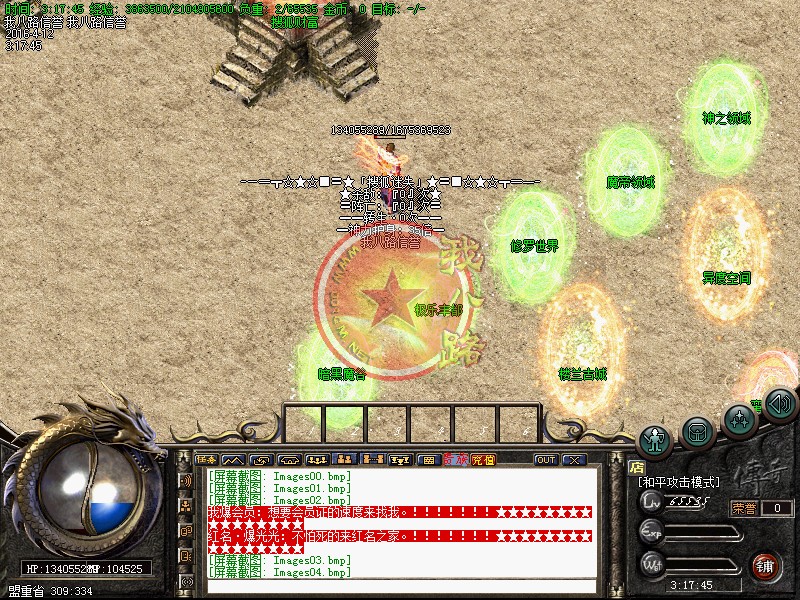
Task: Close with the X button above chat
Action: tap(573, 460)
